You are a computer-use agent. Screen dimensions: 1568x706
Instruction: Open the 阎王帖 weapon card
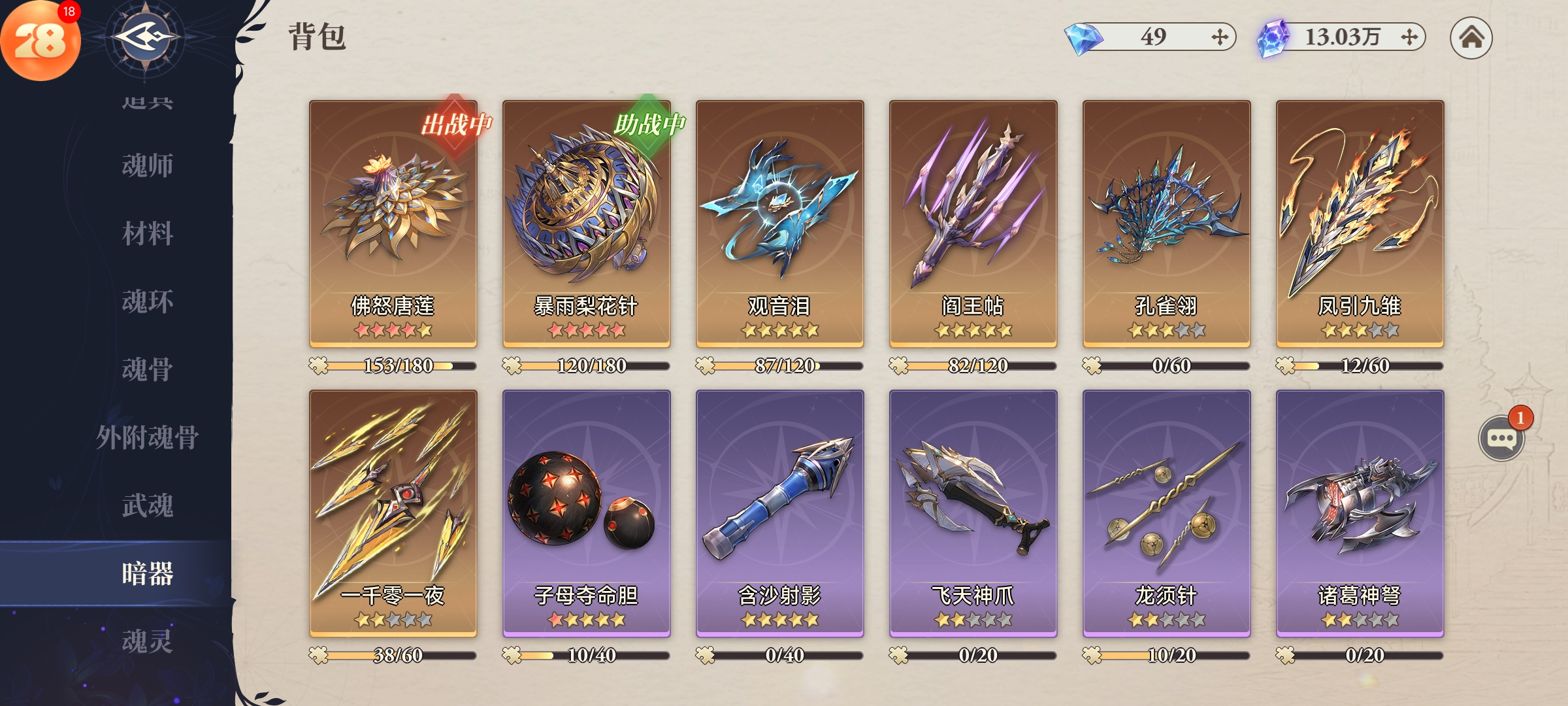tap(973, 222)
